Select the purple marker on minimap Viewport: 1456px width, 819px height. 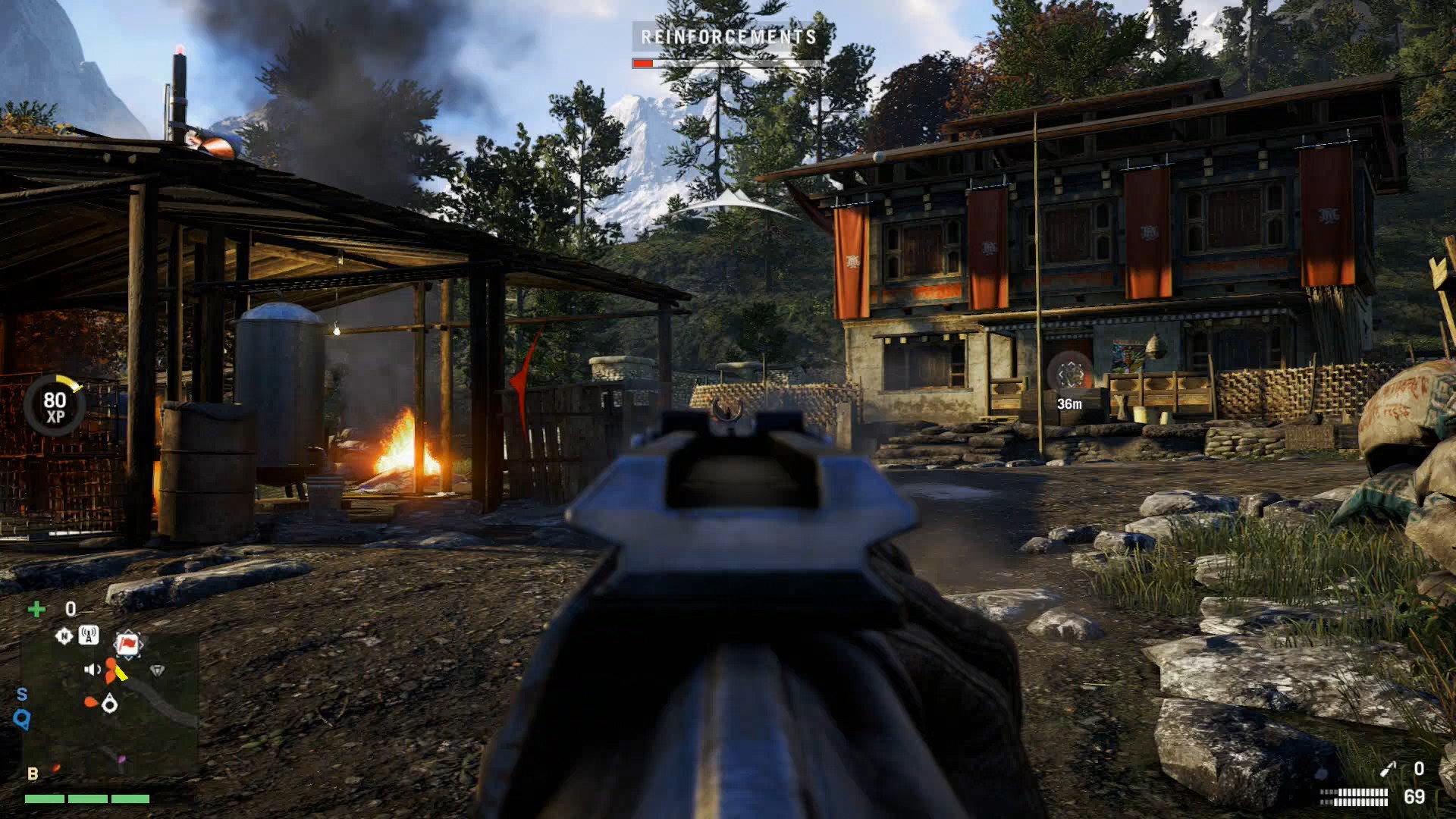pos(121,759)
